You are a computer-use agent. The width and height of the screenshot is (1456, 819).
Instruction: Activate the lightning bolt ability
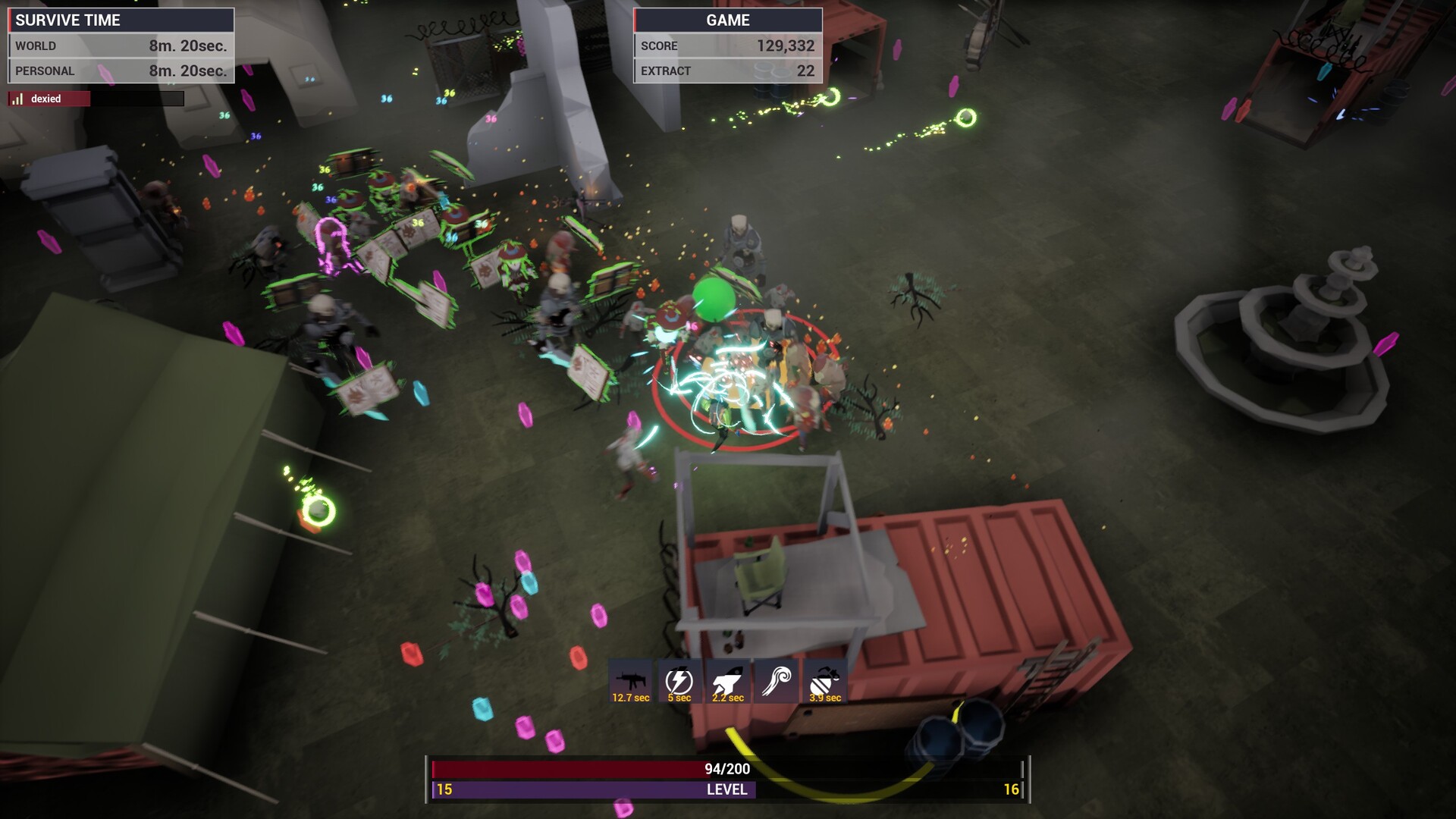pyautogui.click(x=679, y=681)
